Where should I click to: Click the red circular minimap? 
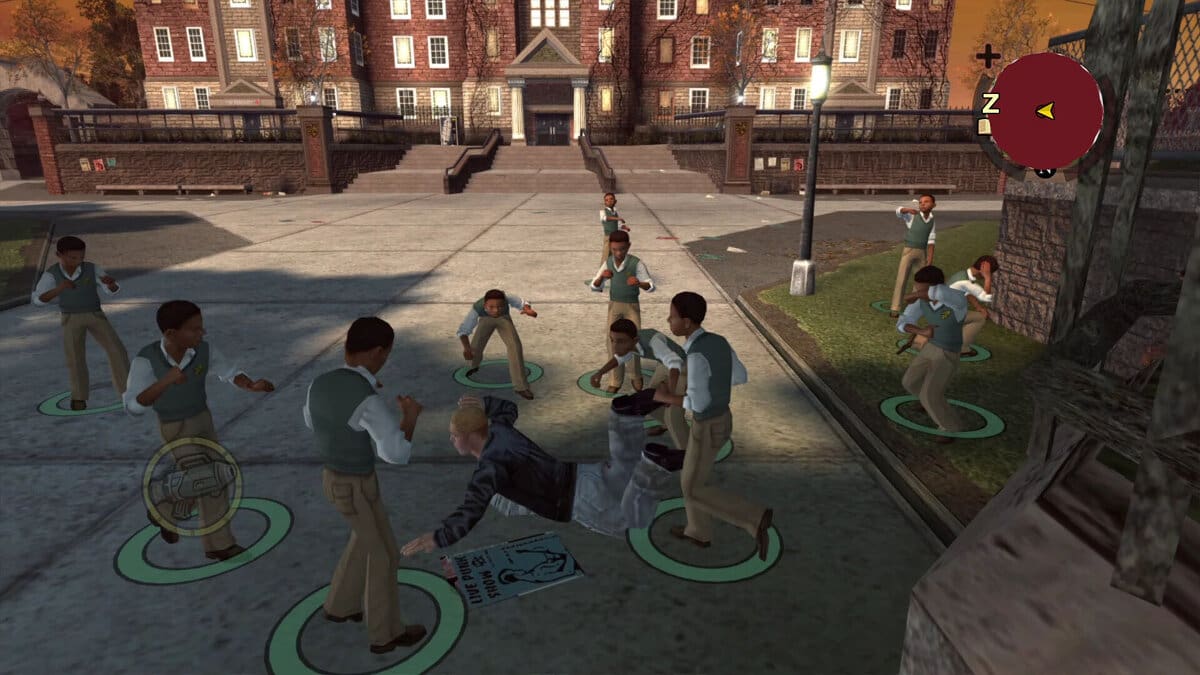[1045, 111]
